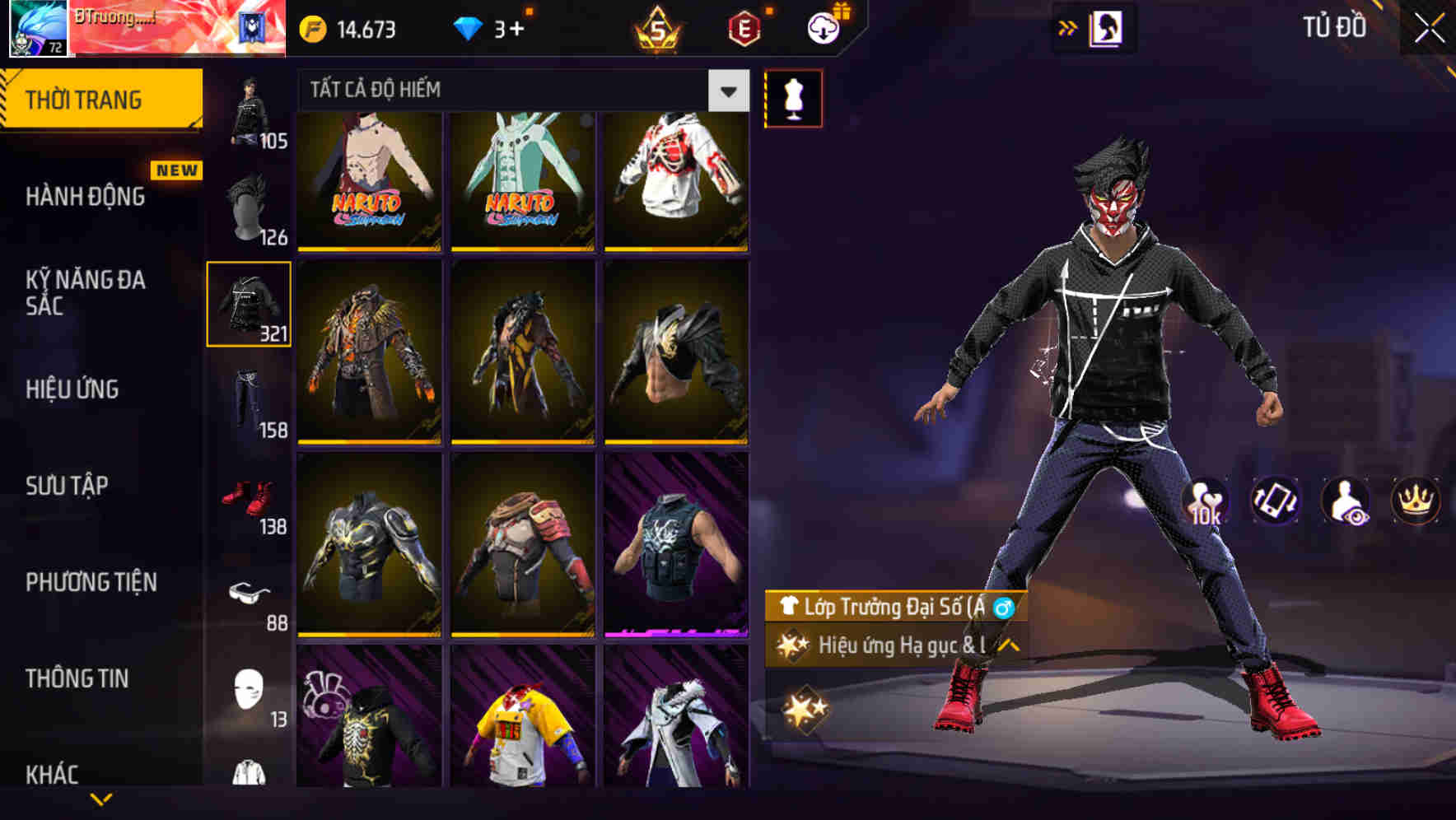Select the black jacket thumbnail showing 321
The image size is (1456, 820).
pyautogui.click(x=249, y=303)
